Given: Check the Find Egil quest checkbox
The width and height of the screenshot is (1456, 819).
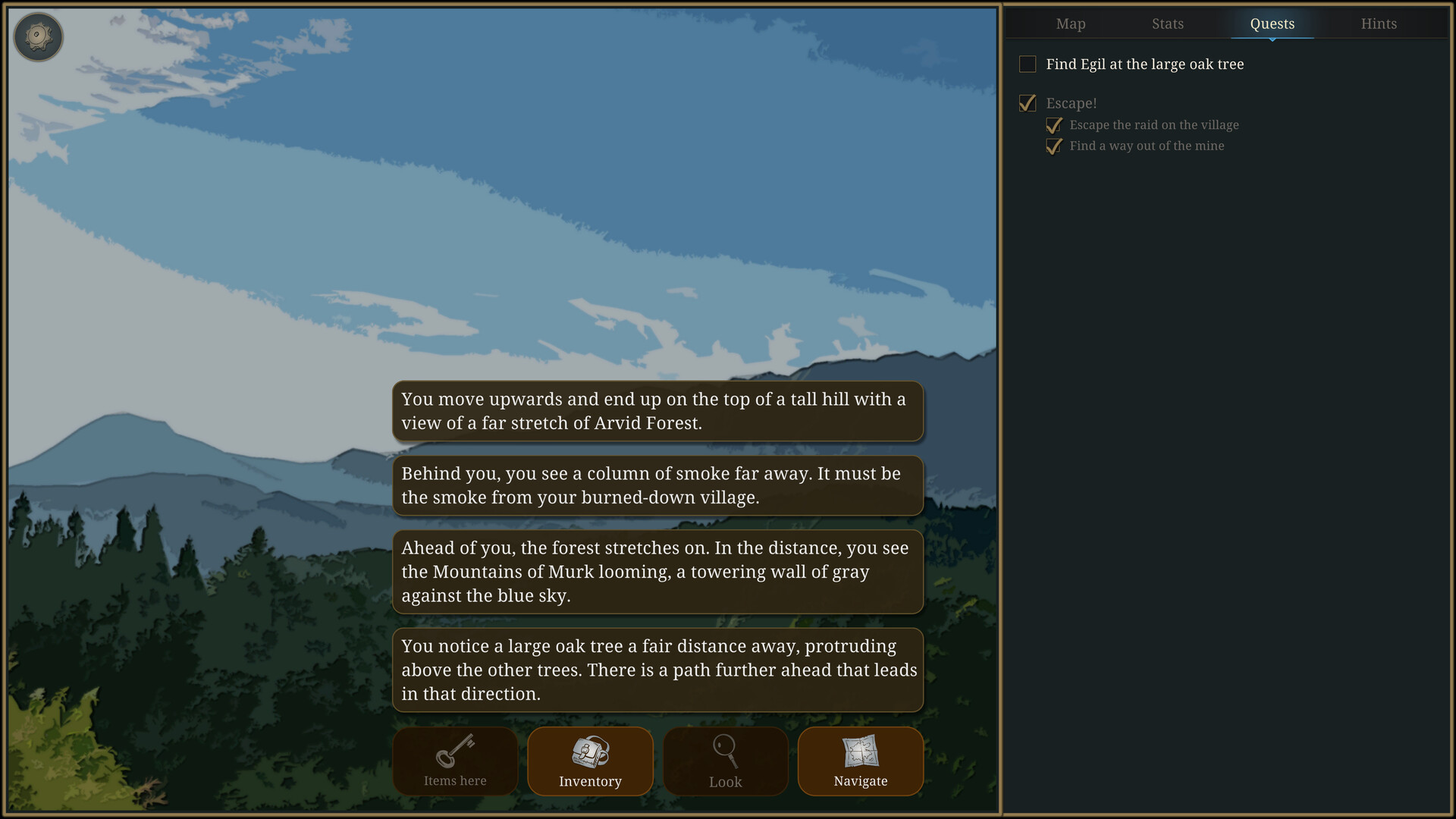Looking at the screenshot, I should pos(1028,64).
